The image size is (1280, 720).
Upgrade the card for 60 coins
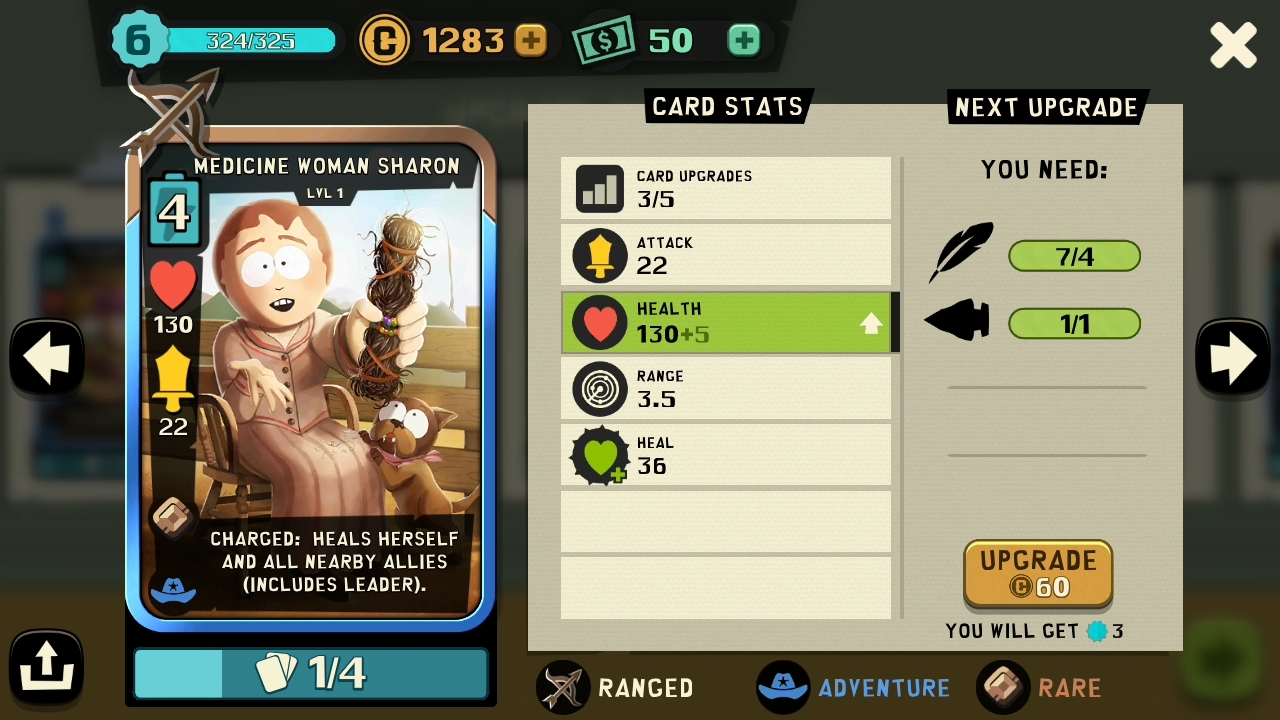(1038, 573)
